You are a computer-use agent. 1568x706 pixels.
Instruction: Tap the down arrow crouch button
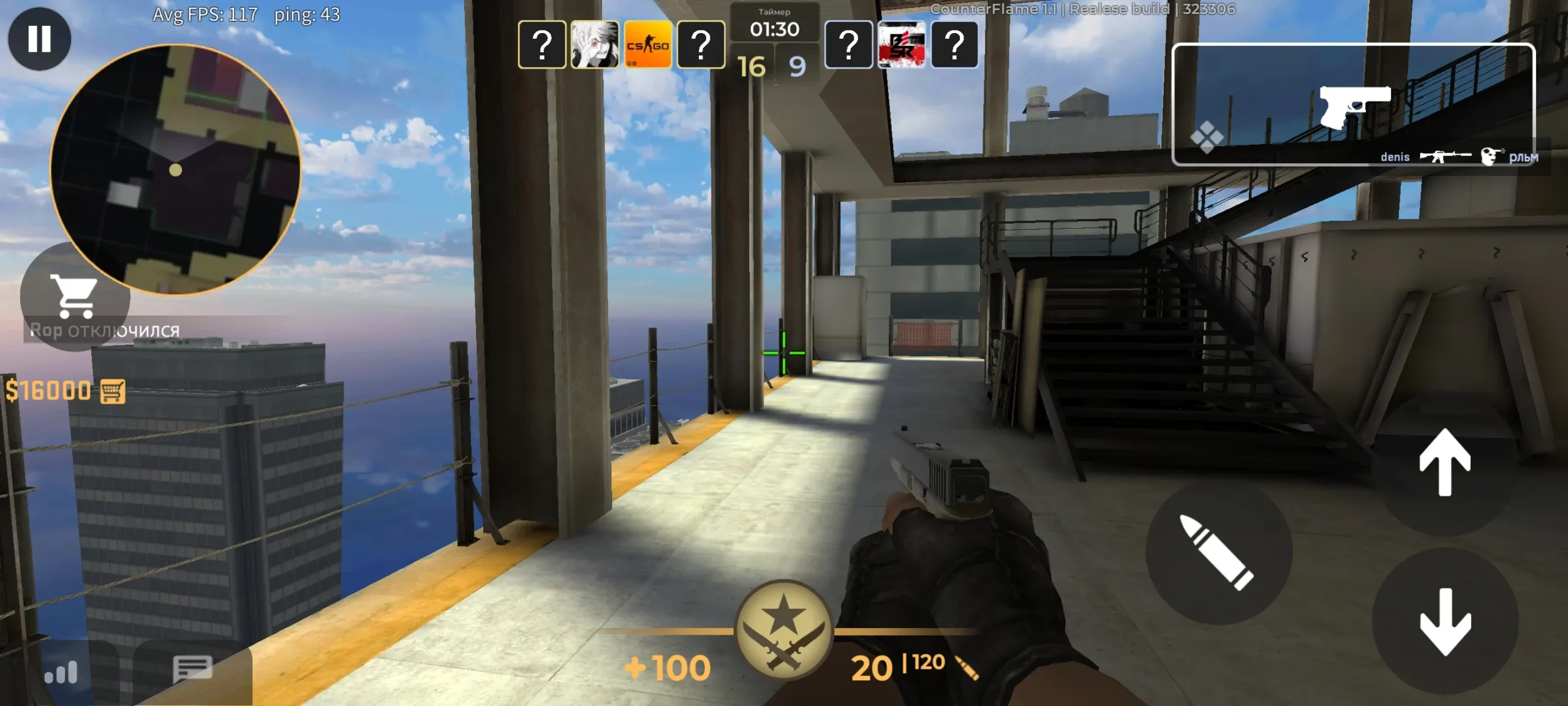click(x=1445, y=621)
